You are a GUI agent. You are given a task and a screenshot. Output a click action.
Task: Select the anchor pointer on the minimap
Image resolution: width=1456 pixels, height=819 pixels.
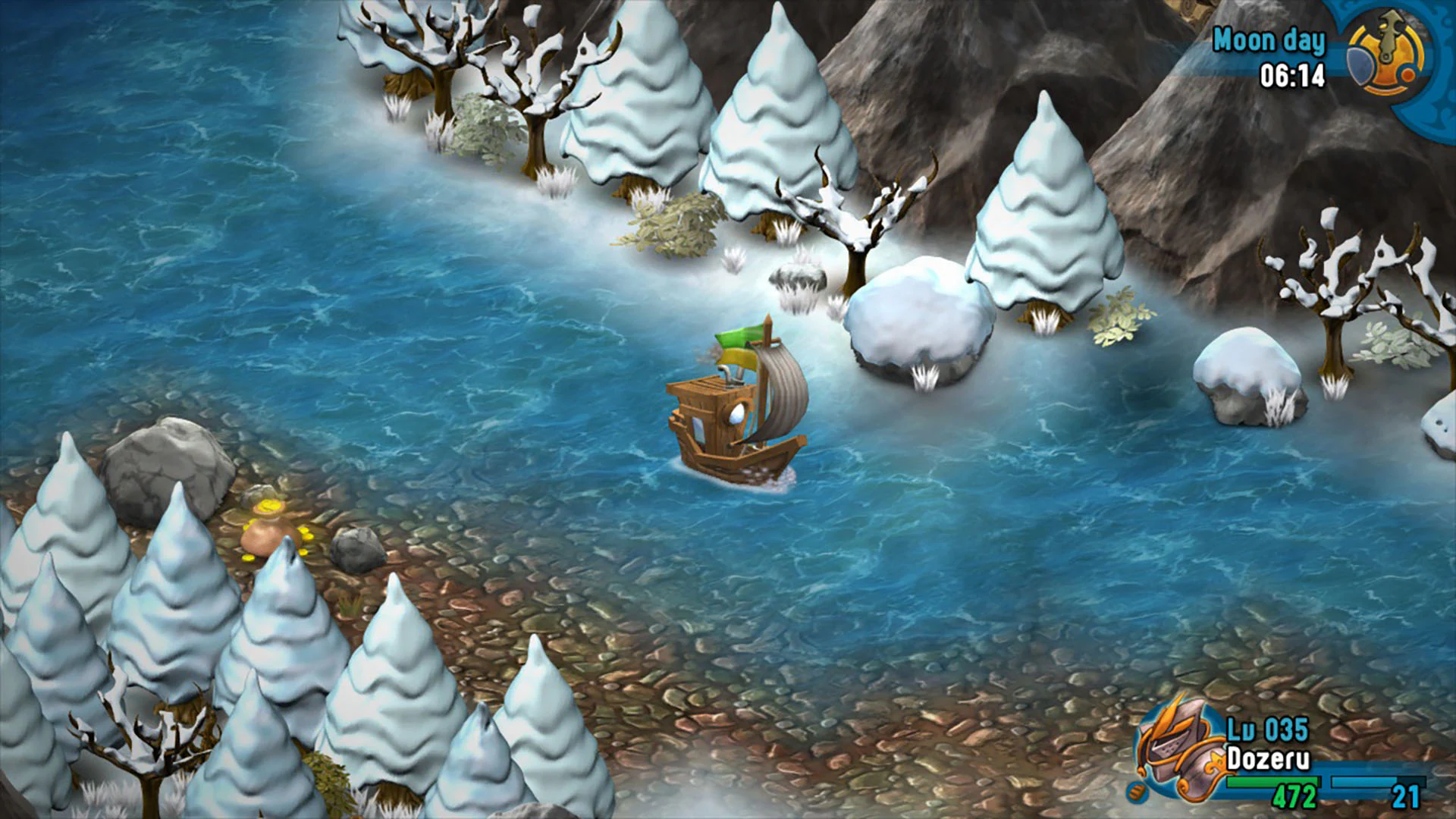(x=1389, y=36)
